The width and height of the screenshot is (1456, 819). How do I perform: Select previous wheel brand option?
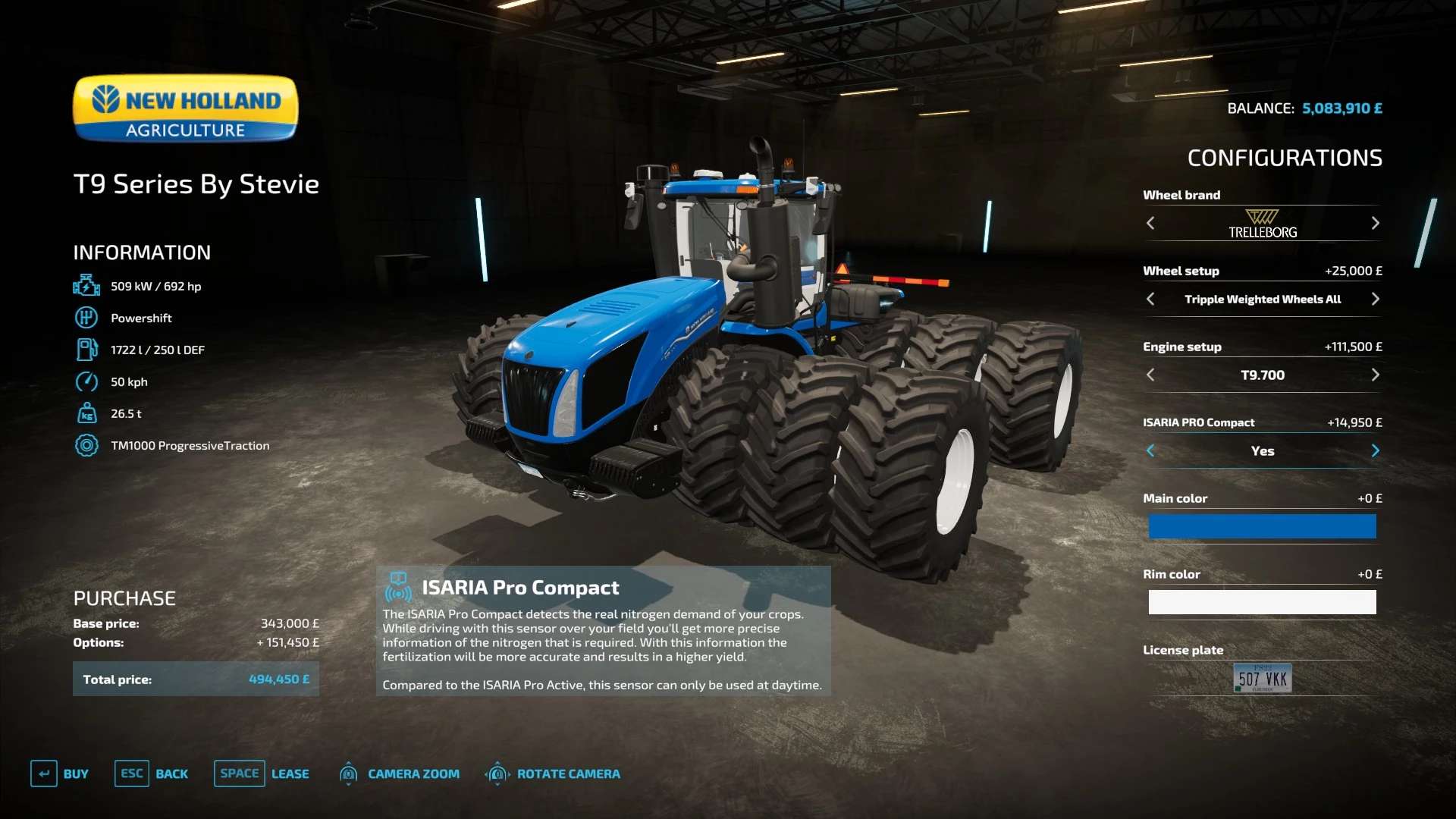(1150, 223)
